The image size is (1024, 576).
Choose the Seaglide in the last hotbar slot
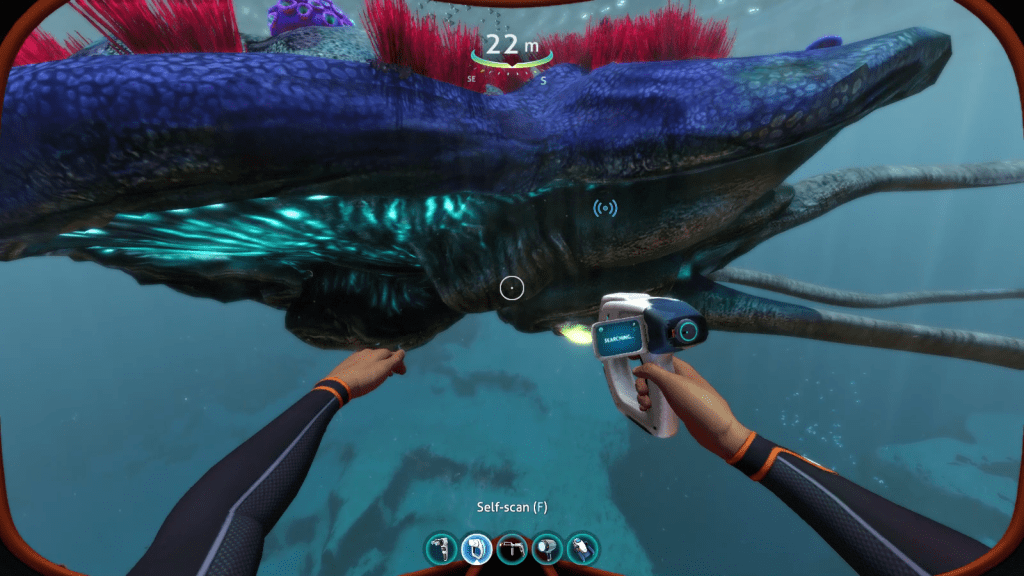pos(582,548)
